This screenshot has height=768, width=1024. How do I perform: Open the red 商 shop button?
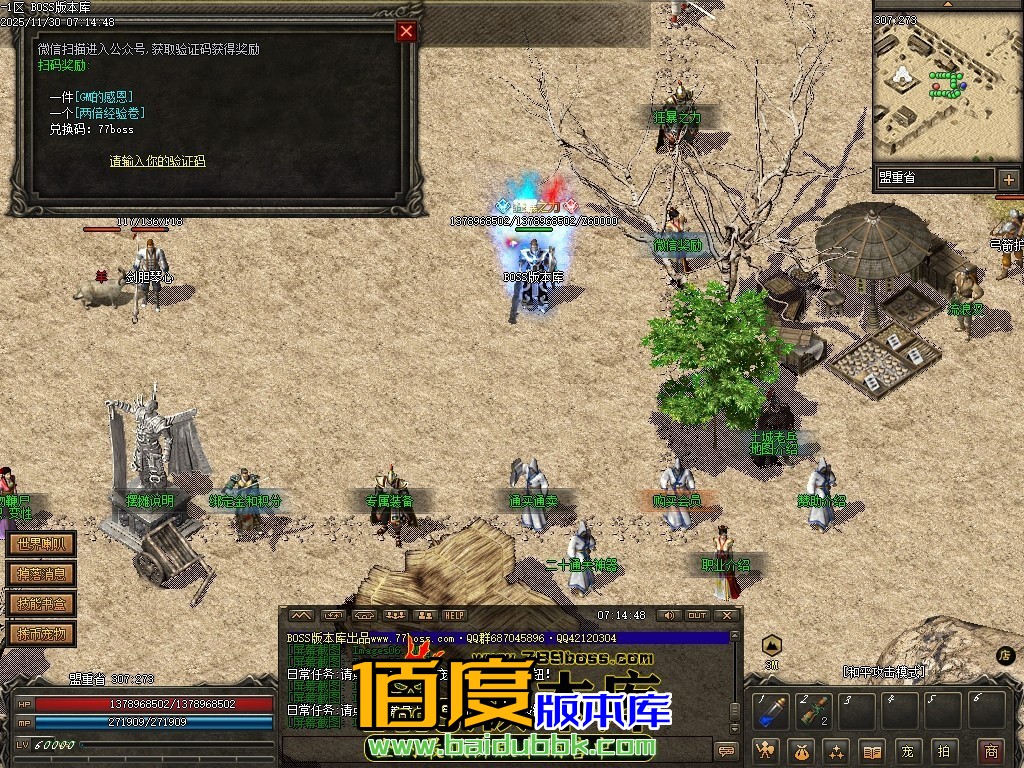click(x=990, y=750)
